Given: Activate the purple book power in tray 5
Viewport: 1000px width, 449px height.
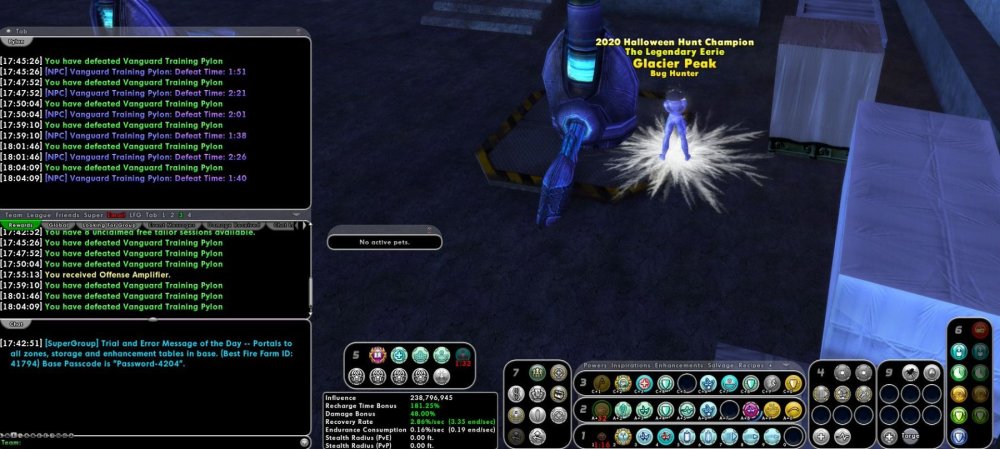Looking at the screenshot, I should coord(380,355).
